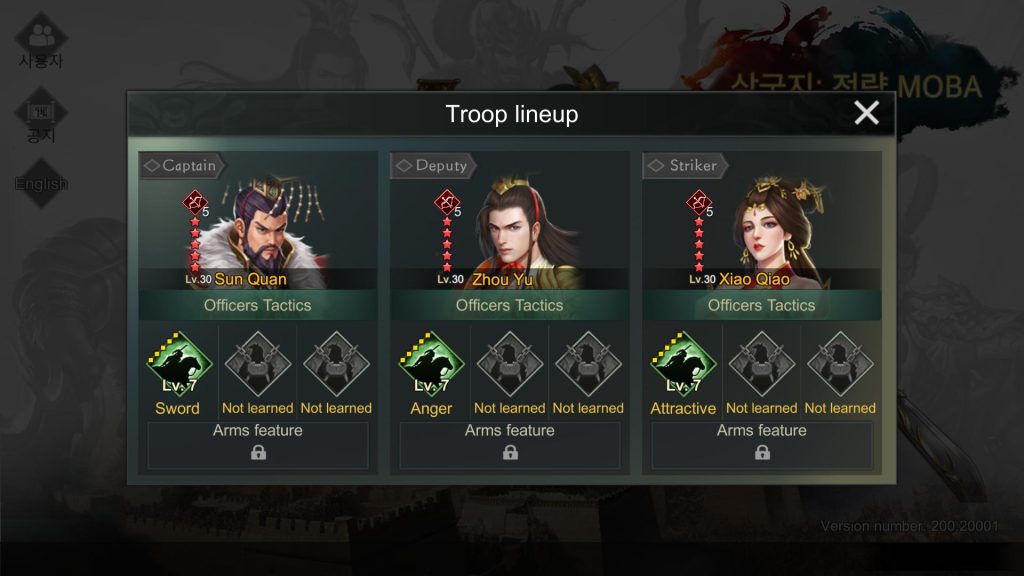1024x576 pixels.
Task: Open Xiao Qiao's locked Arms feature
Action: click(762, 445)
